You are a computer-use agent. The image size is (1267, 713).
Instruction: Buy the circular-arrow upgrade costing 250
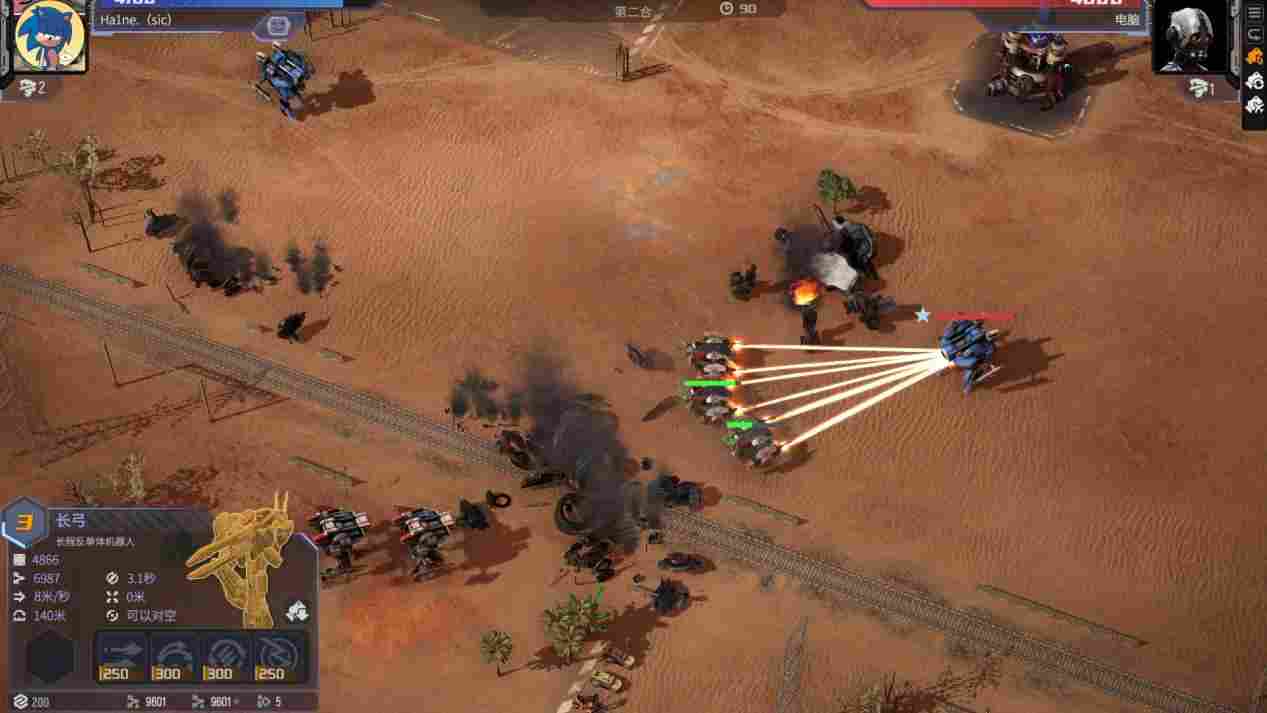[x=279, y=657]
